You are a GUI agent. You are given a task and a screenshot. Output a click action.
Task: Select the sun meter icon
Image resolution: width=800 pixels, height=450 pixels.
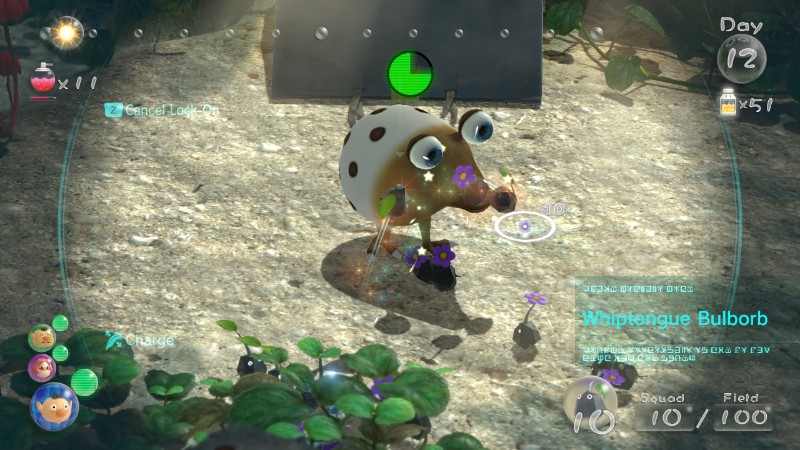pyautogui.click(x=68, y=32)
